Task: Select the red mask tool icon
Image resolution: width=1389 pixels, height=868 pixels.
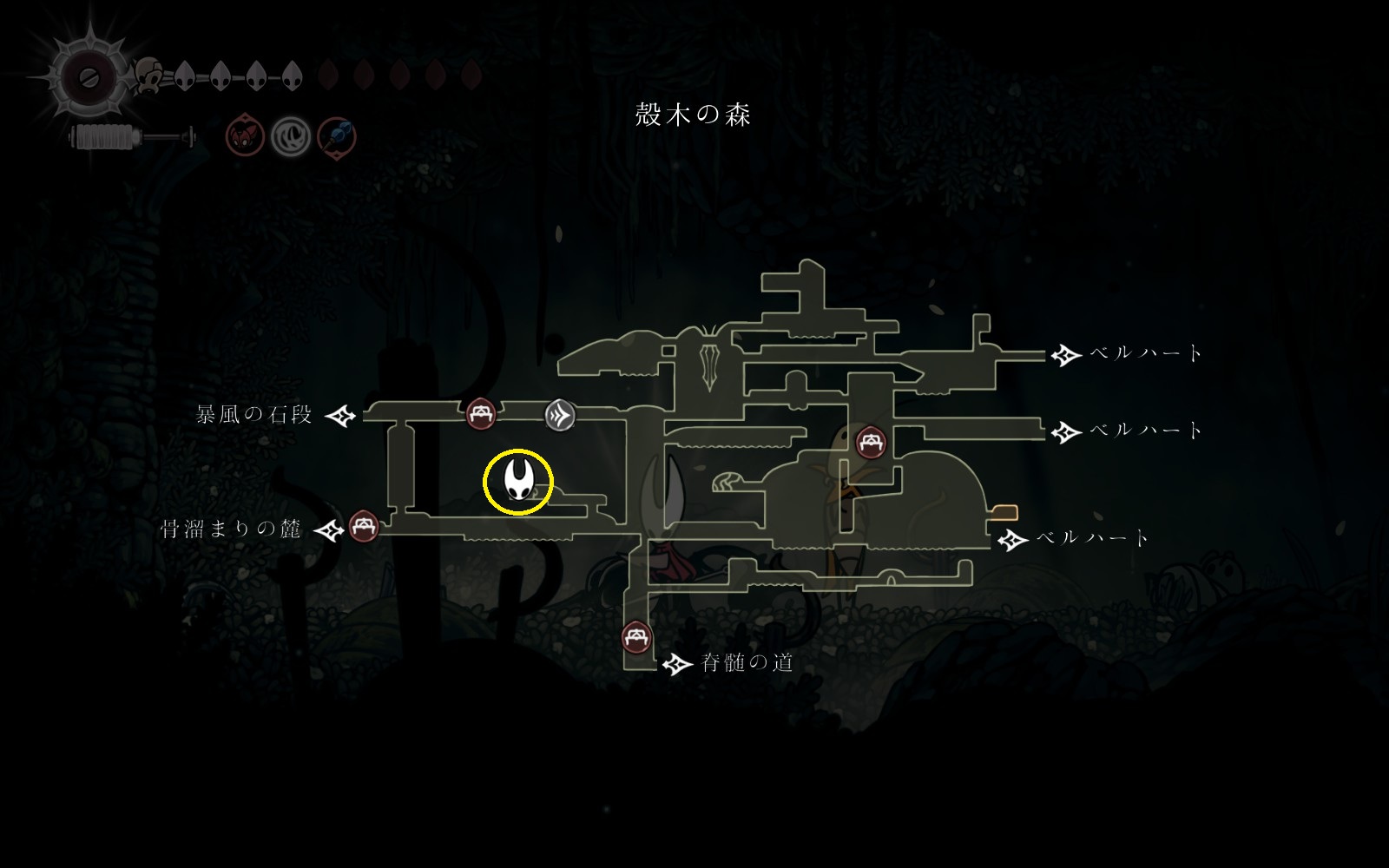Action: [x=246, y=136]
